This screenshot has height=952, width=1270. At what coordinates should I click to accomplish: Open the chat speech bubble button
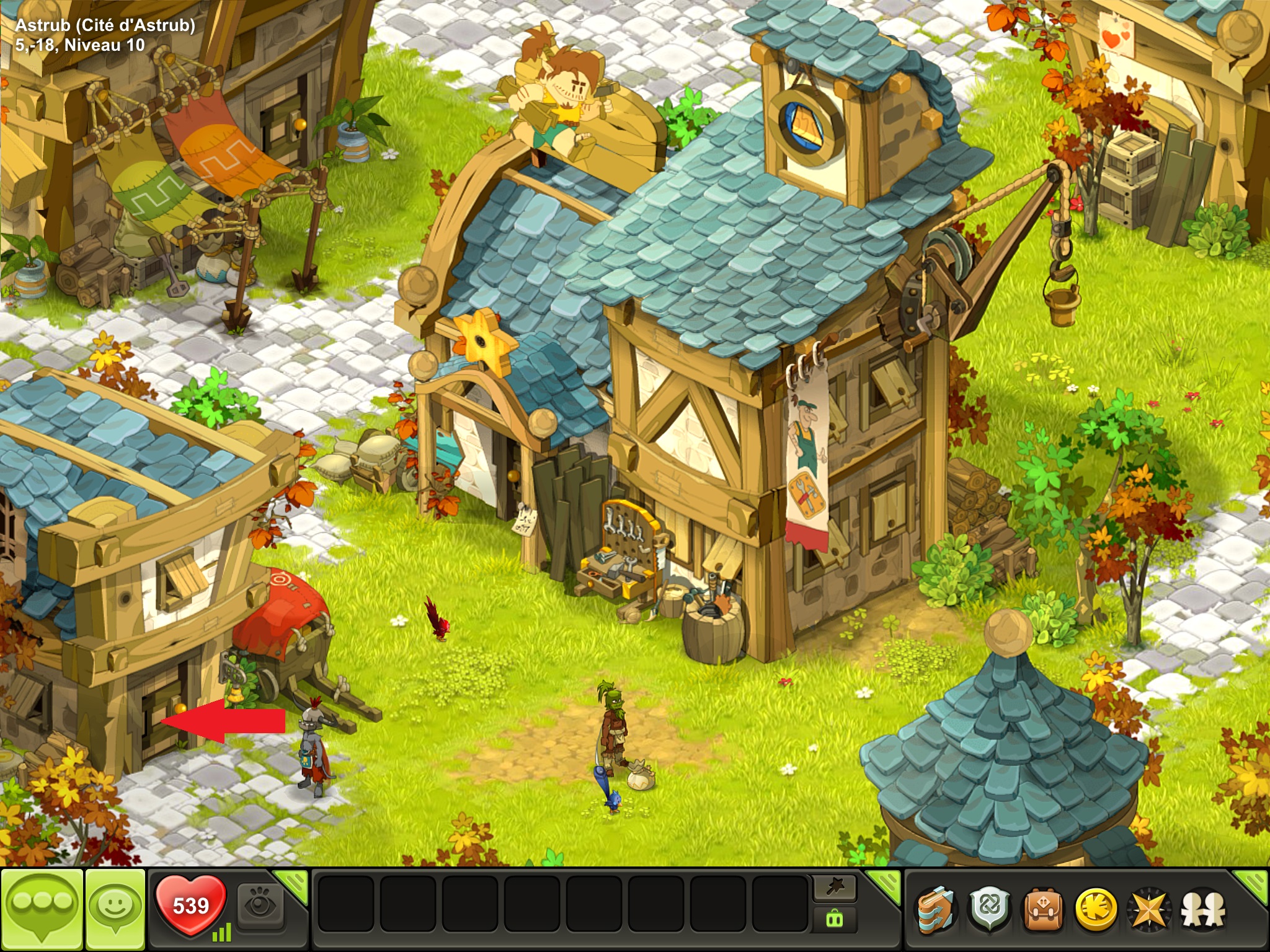point(42,909)
